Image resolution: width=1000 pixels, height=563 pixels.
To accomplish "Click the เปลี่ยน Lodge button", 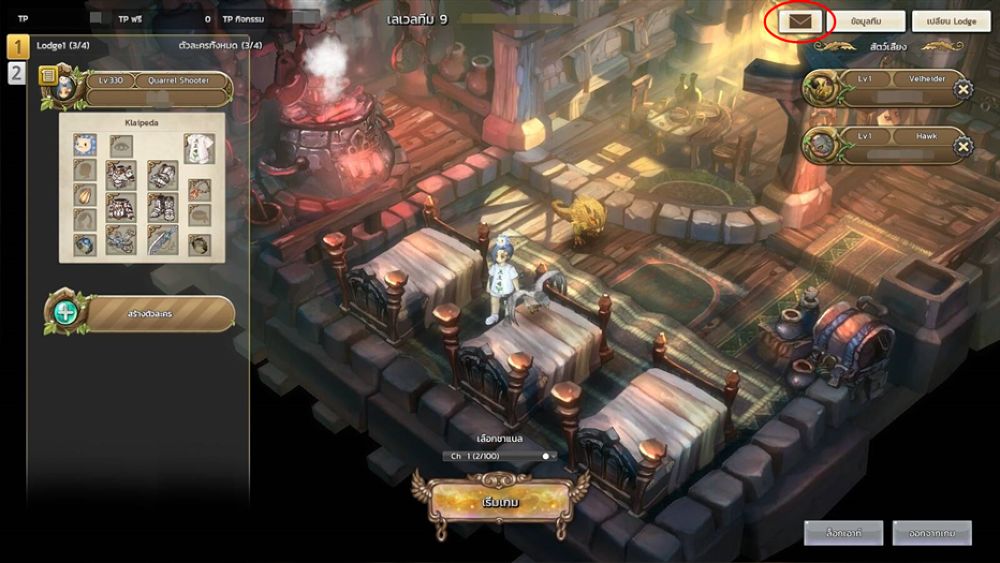I will coord(950,21).
